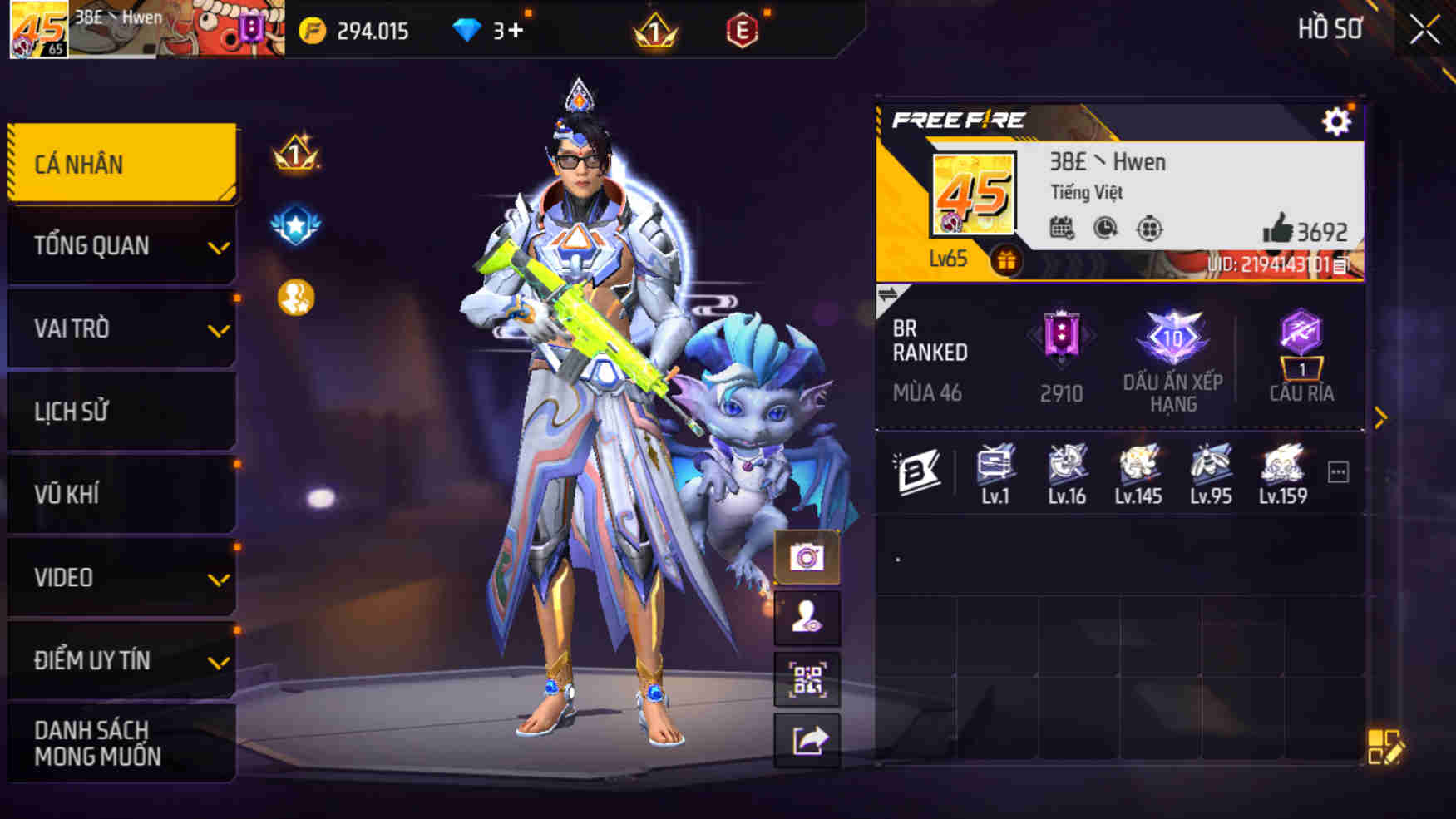The width and height of the screenshot is (1456, 819).
Task: Open the edit layout icon
Action: tap(1384, 747)
